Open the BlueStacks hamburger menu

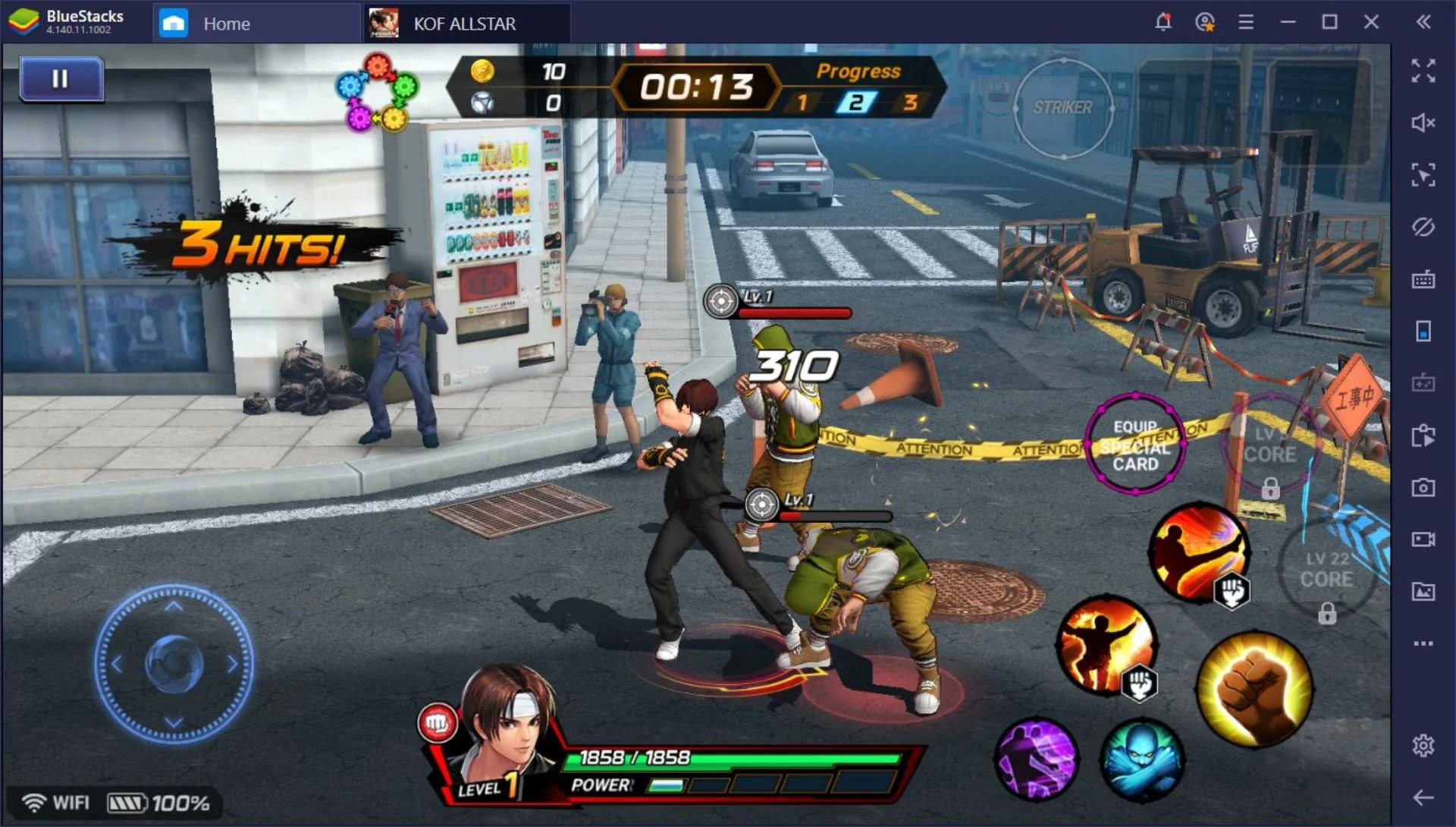pos(1244,23)
